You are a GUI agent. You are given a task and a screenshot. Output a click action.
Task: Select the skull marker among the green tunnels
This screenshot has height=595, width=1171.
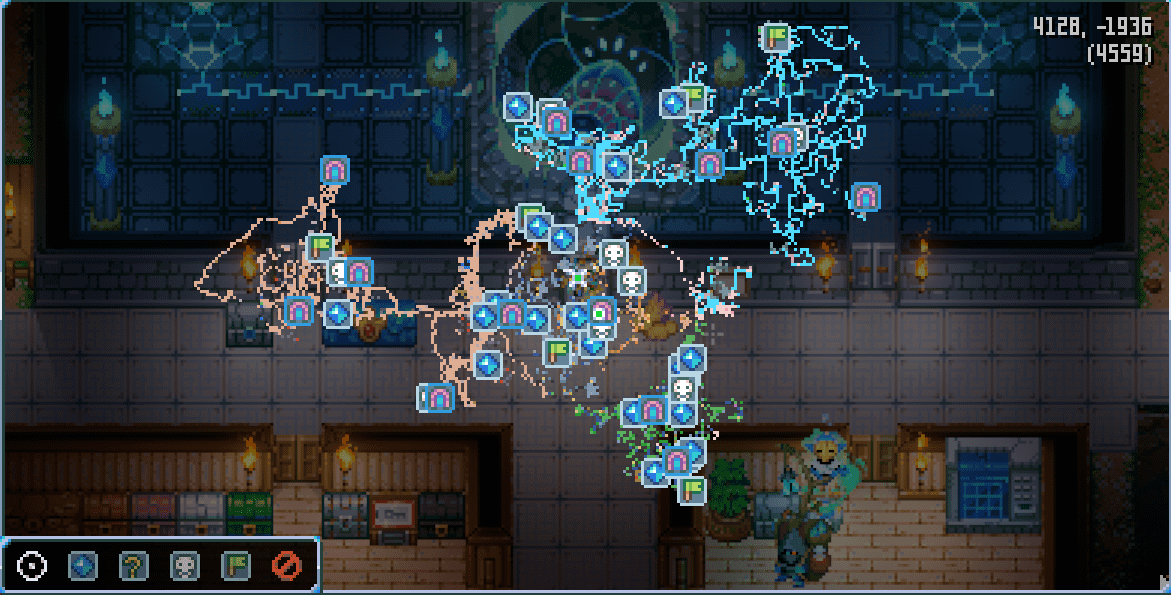pyautogui.click(x=683, y=388)
